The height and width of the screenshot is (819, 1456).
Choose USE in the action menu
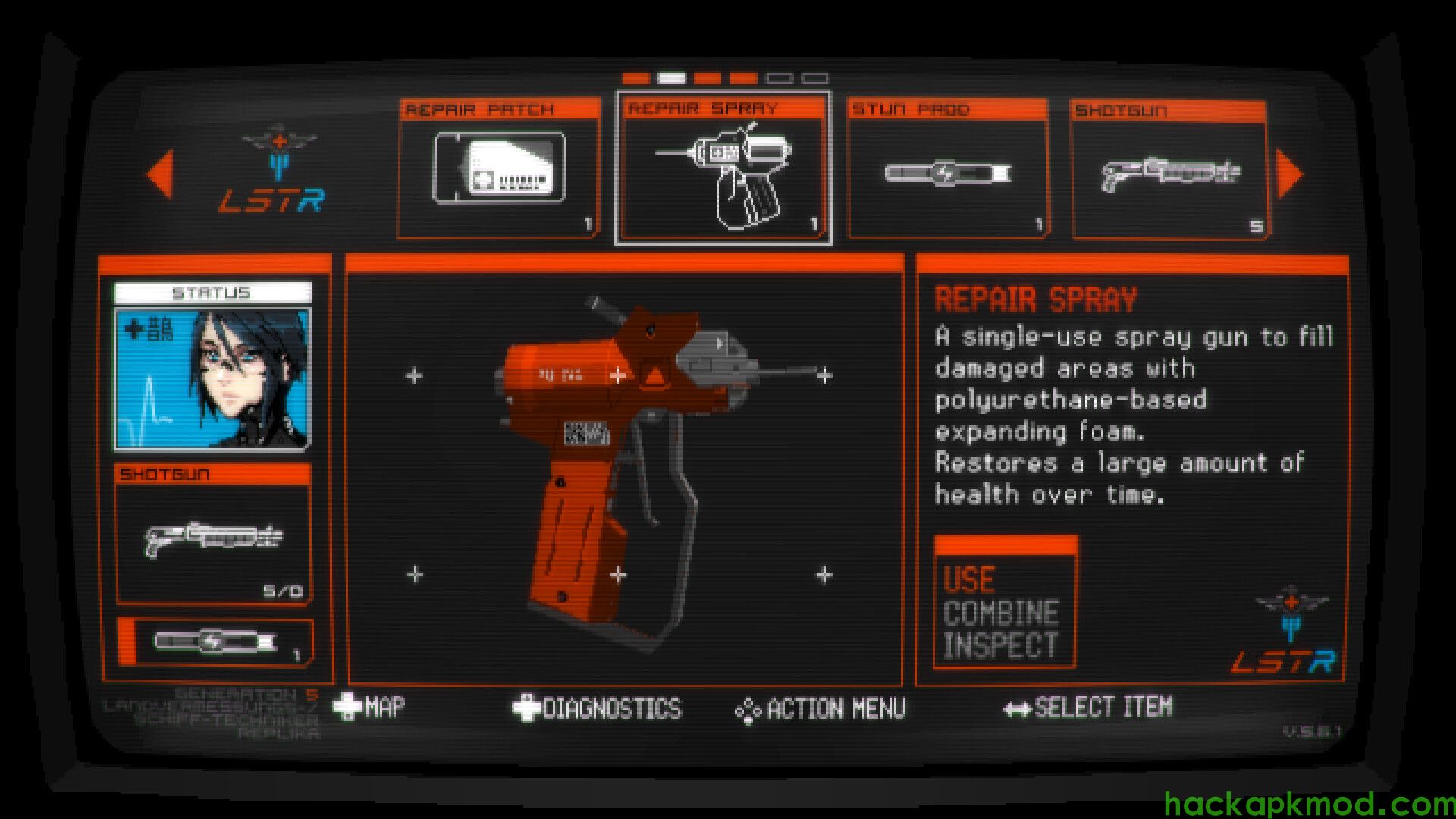point(969,580)
